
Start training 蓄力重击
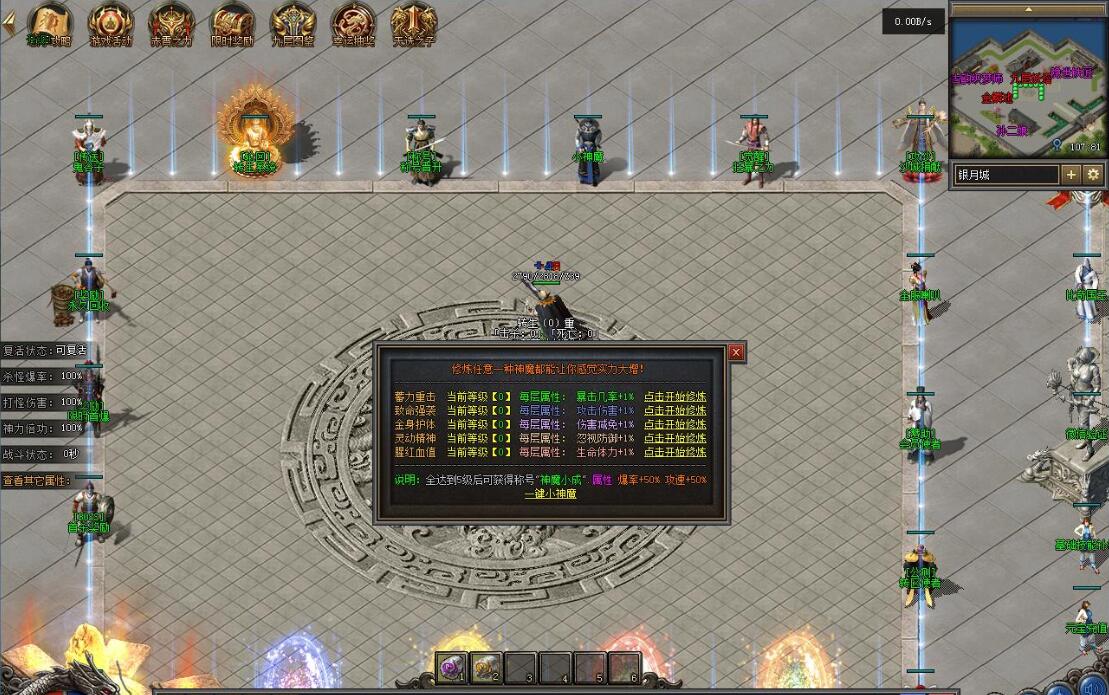coord(674,397)
